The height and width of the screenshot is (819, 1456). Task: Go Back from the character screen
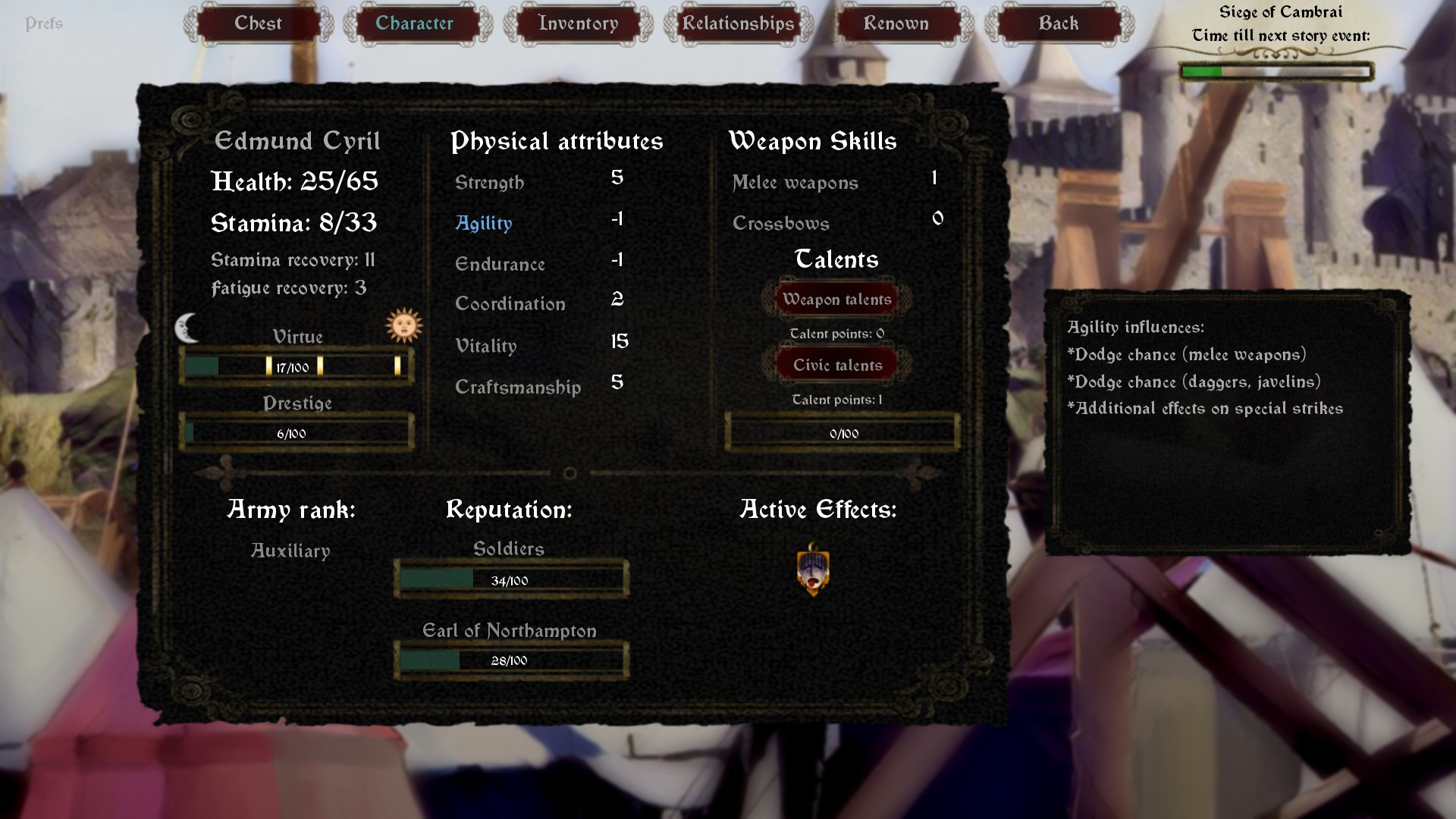pyautogui.click(x=1058, y=24)
